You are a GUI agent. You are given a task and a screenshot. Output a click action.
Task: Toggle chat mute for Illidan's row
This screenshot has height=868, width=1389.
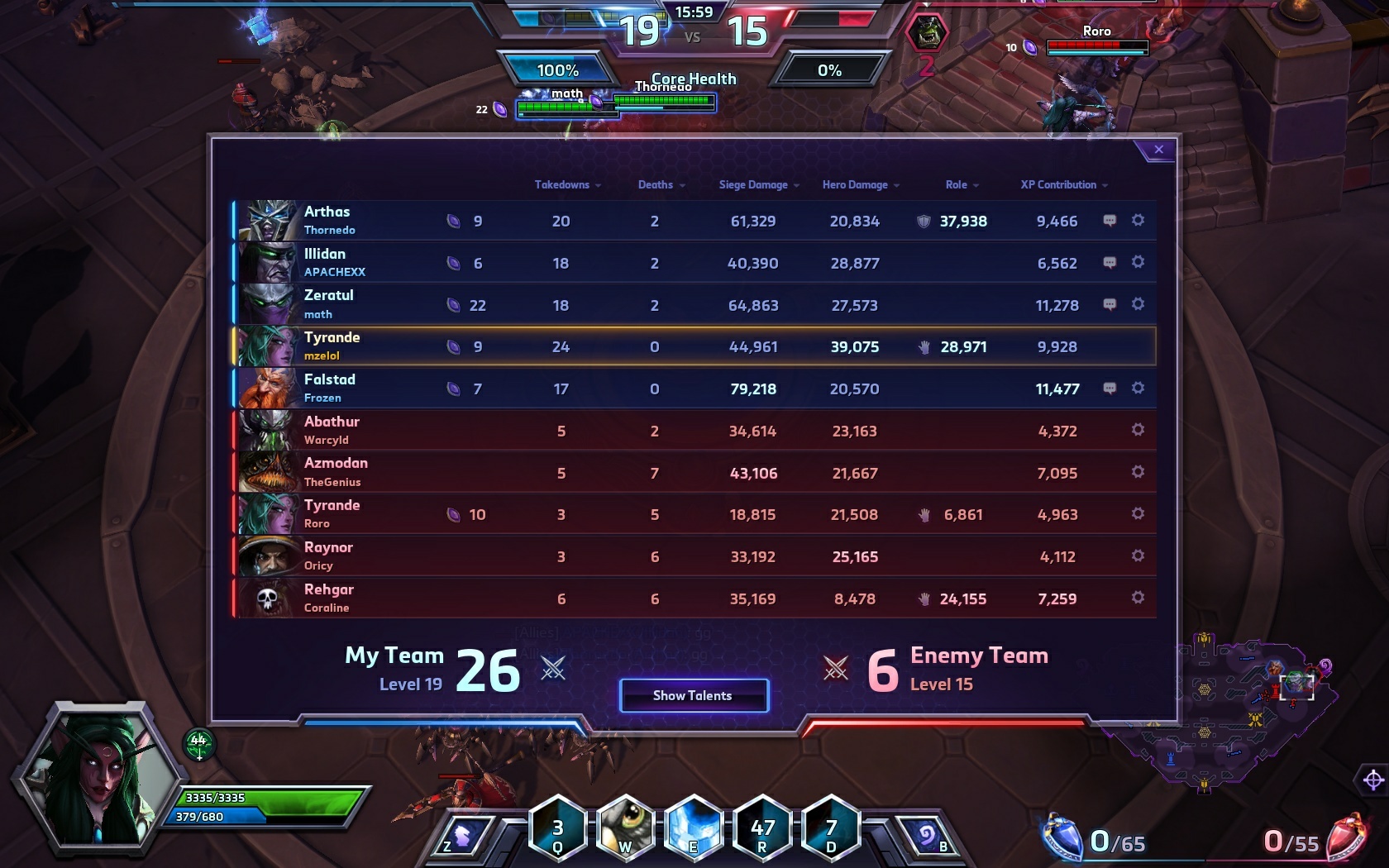click(x=1110, y=263)
